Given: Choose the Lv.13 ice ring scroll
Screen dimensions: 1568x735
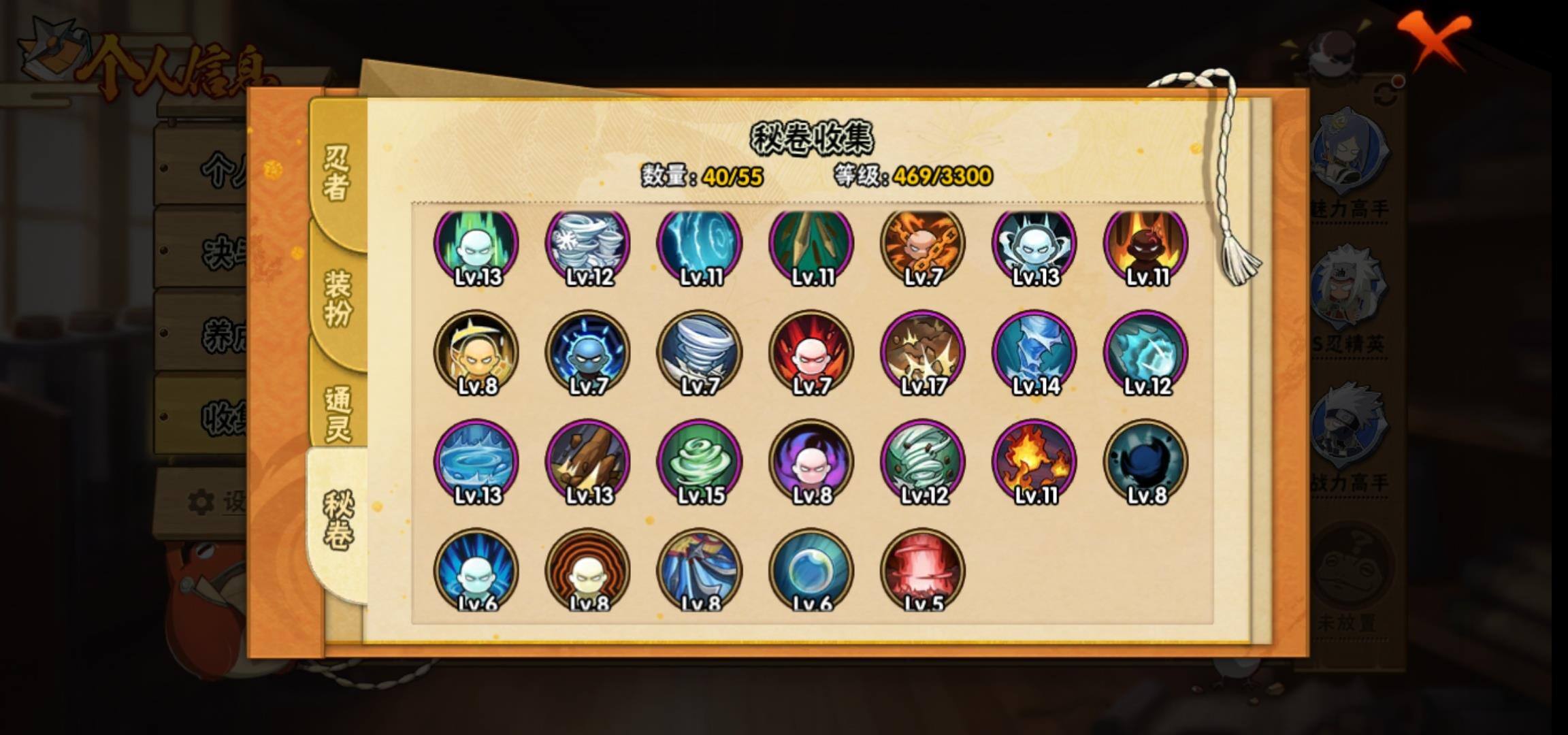Looking at the screenshot, I should click(476, 461).
